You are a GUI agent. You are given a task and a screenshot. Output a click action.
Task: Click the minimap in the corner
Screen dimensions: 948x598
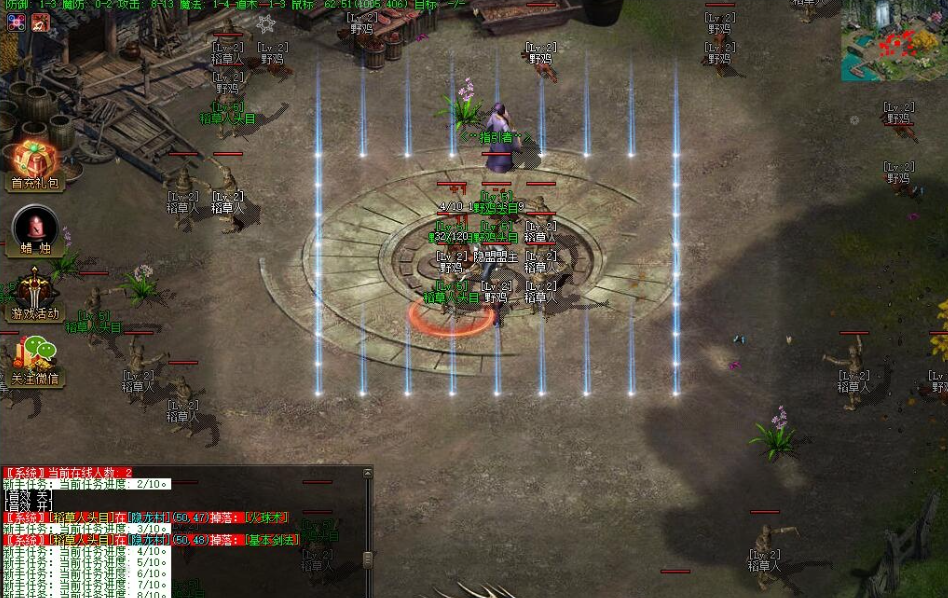coord(893,41)
